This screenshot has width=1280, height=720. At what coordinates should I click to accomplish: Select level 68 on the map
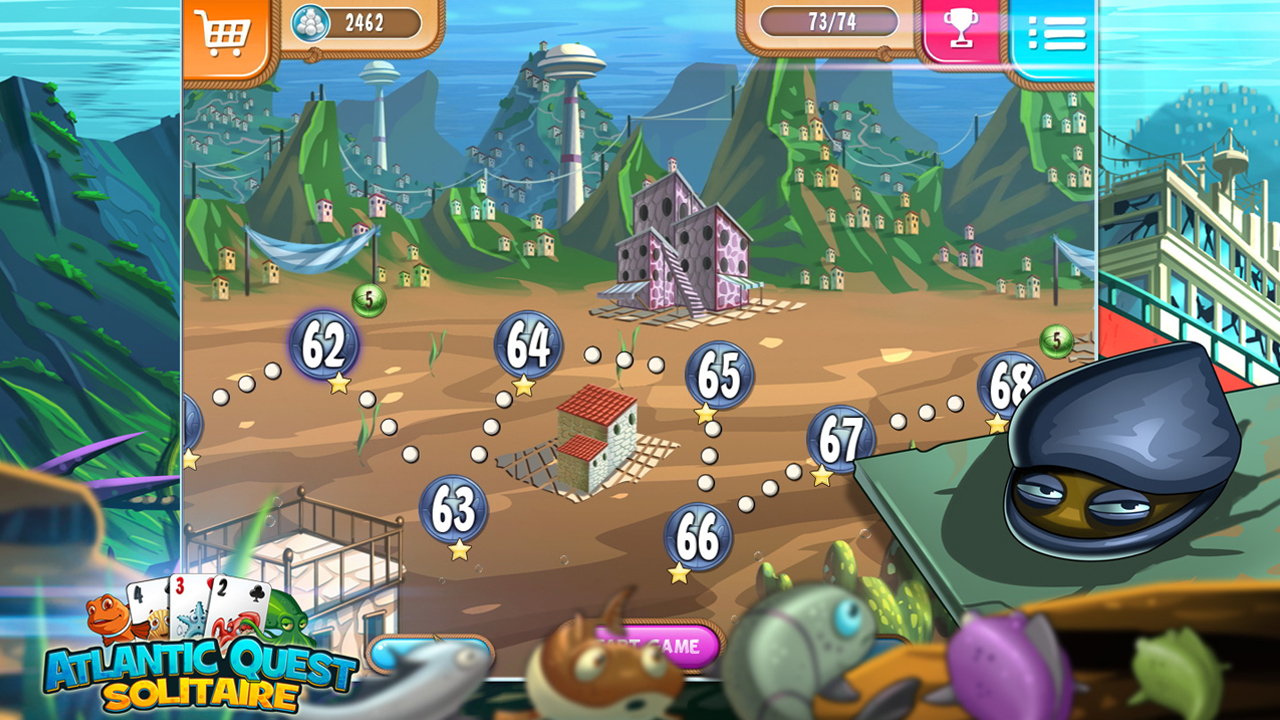[1013, 383]
